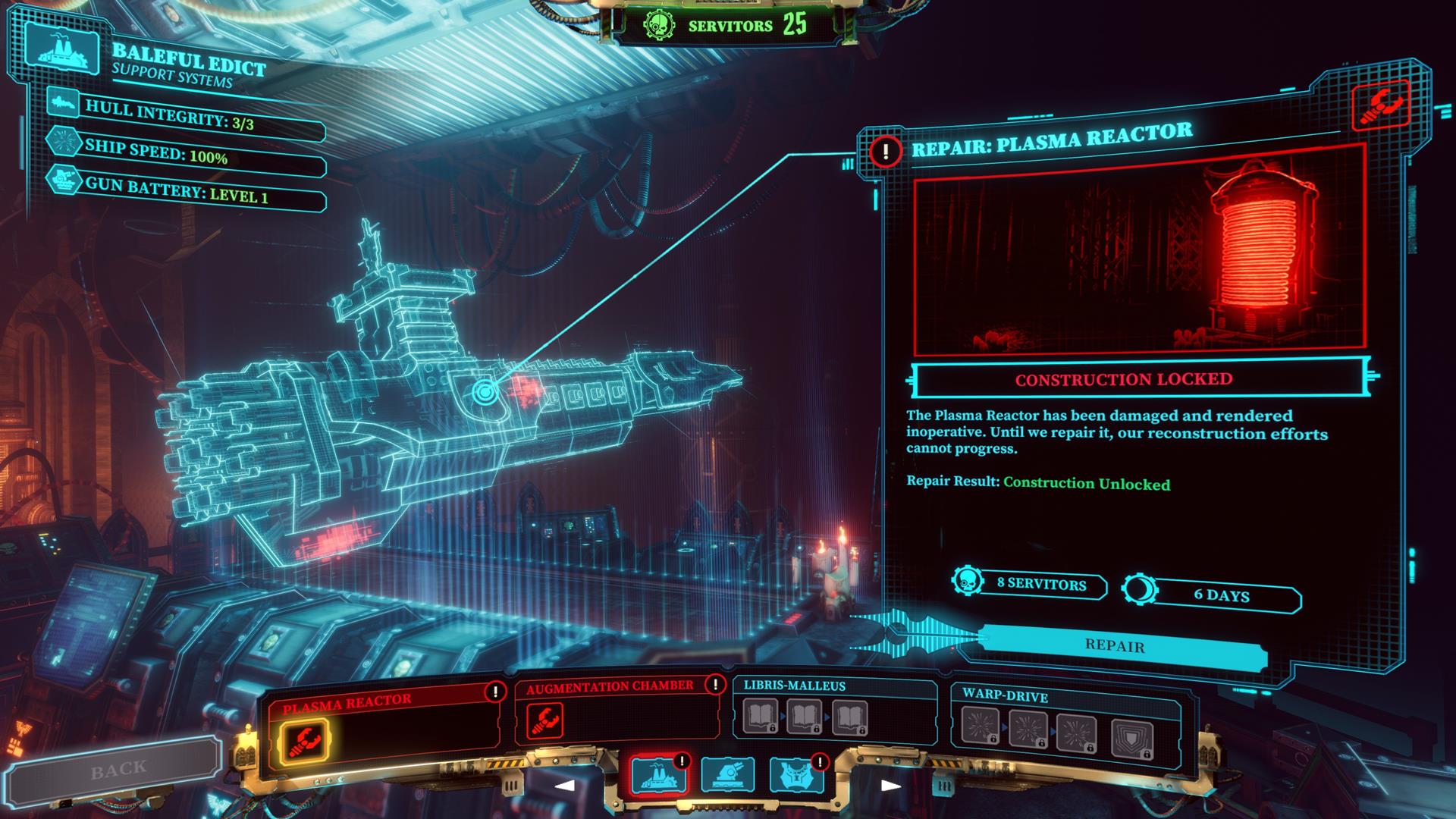
Task: Choose the Augmentation Chamber repair icon
Action: [544, 721]
